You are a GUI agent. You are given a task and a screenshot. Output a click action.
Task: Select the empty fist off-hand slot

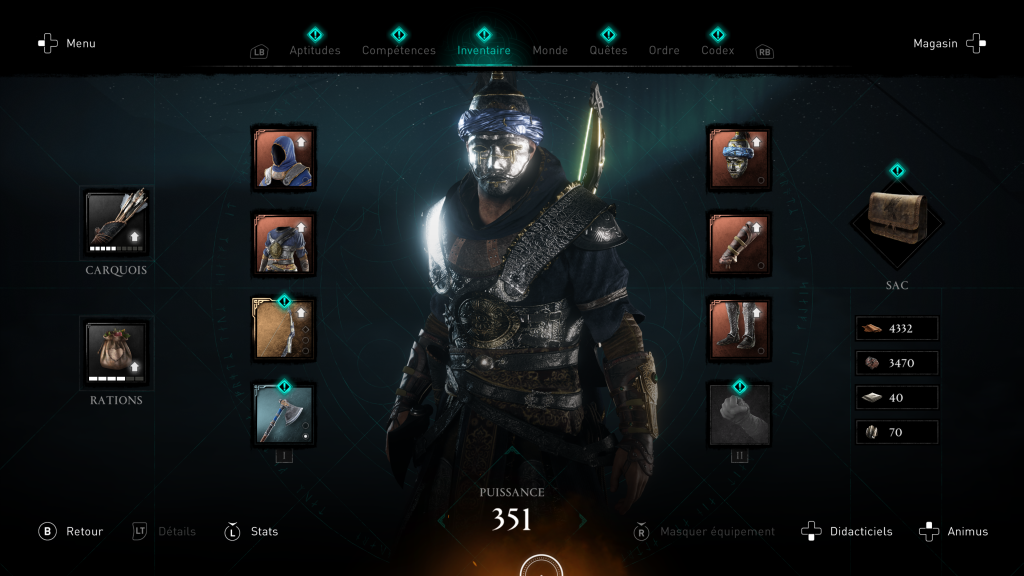tap(739, 413)
